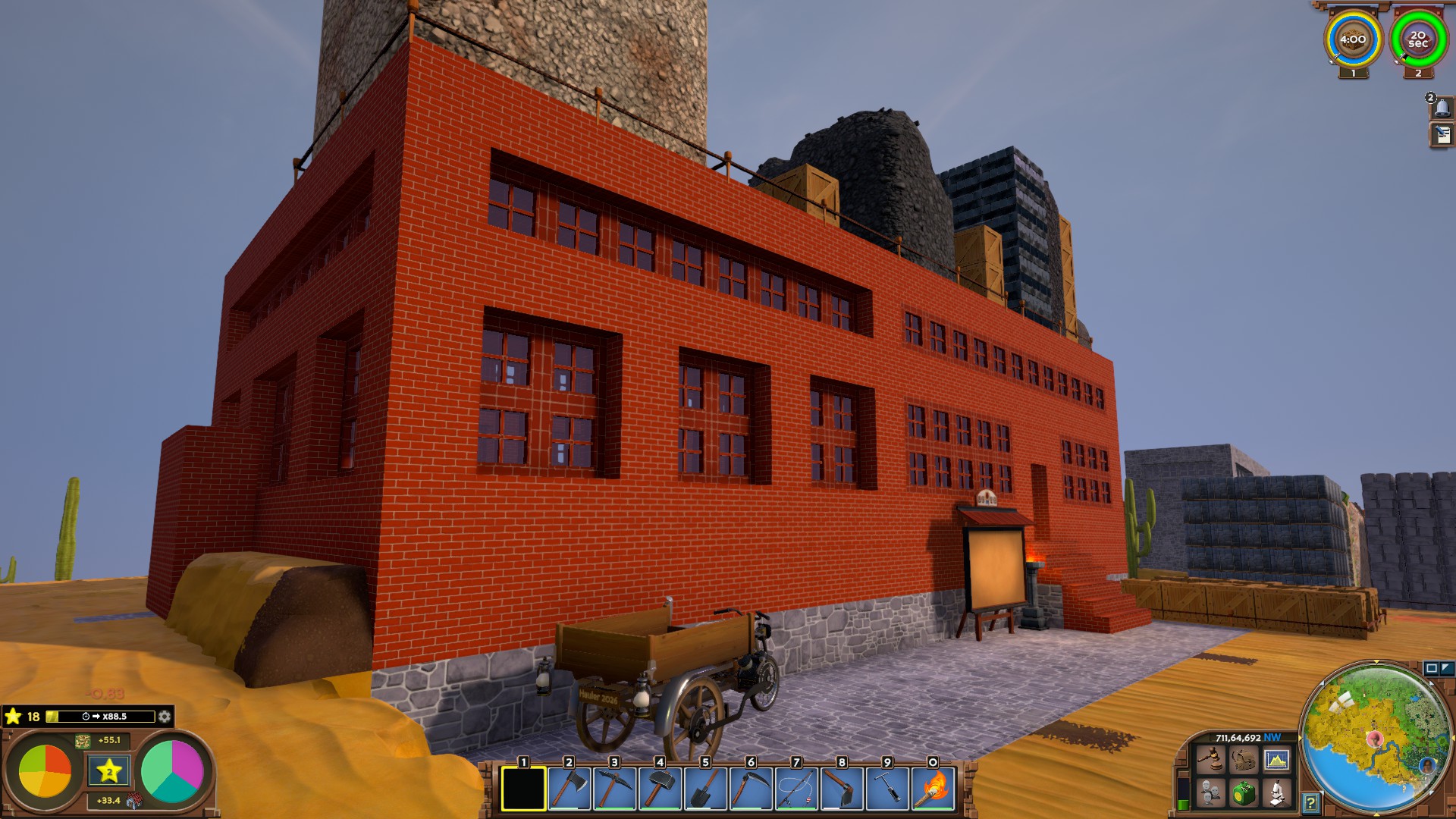Equip the torch from the hotbar

[933, 789]
